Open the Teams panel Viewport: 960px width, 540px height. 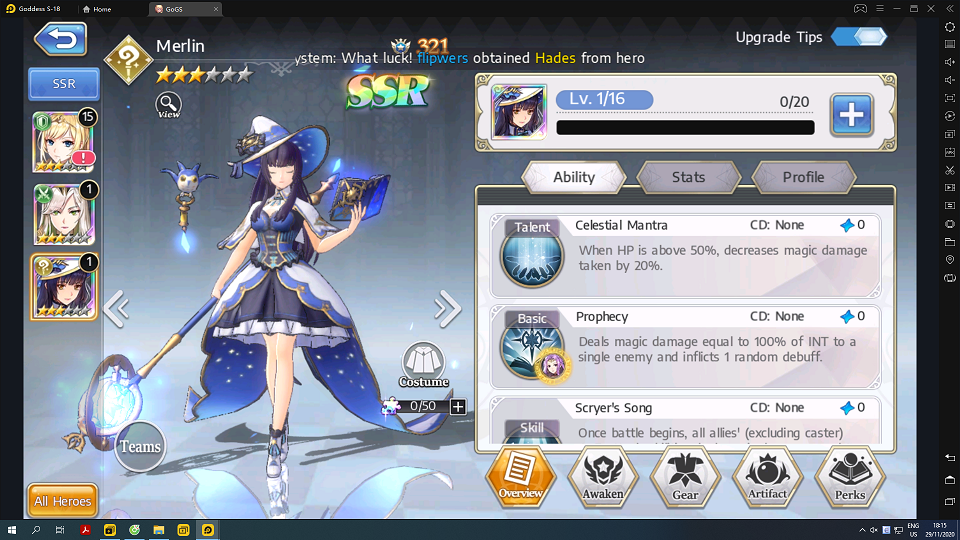[x=140, y=446]
